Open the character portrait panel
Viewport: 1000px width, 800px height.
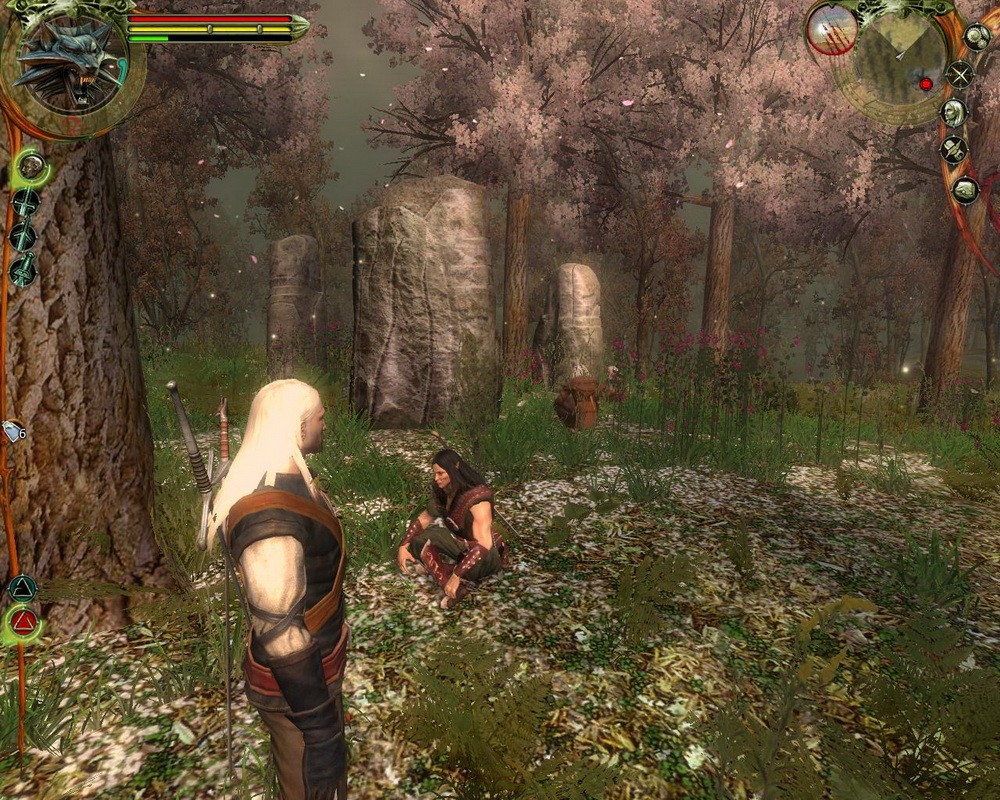(x=954, y=112)
